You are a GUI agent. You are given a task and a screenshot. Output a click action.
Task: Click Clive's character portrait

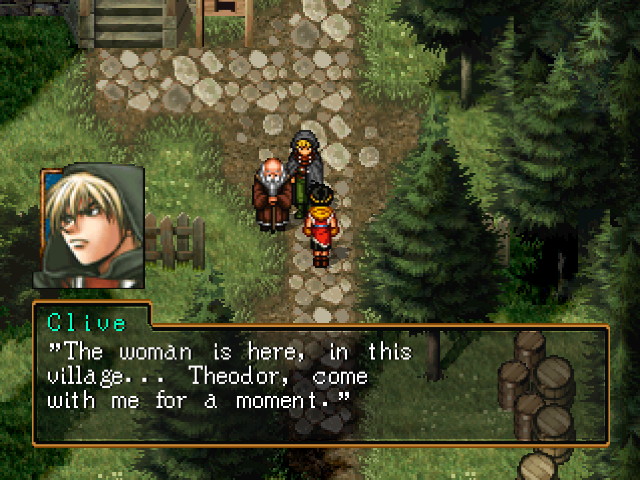tap(92, 228)
